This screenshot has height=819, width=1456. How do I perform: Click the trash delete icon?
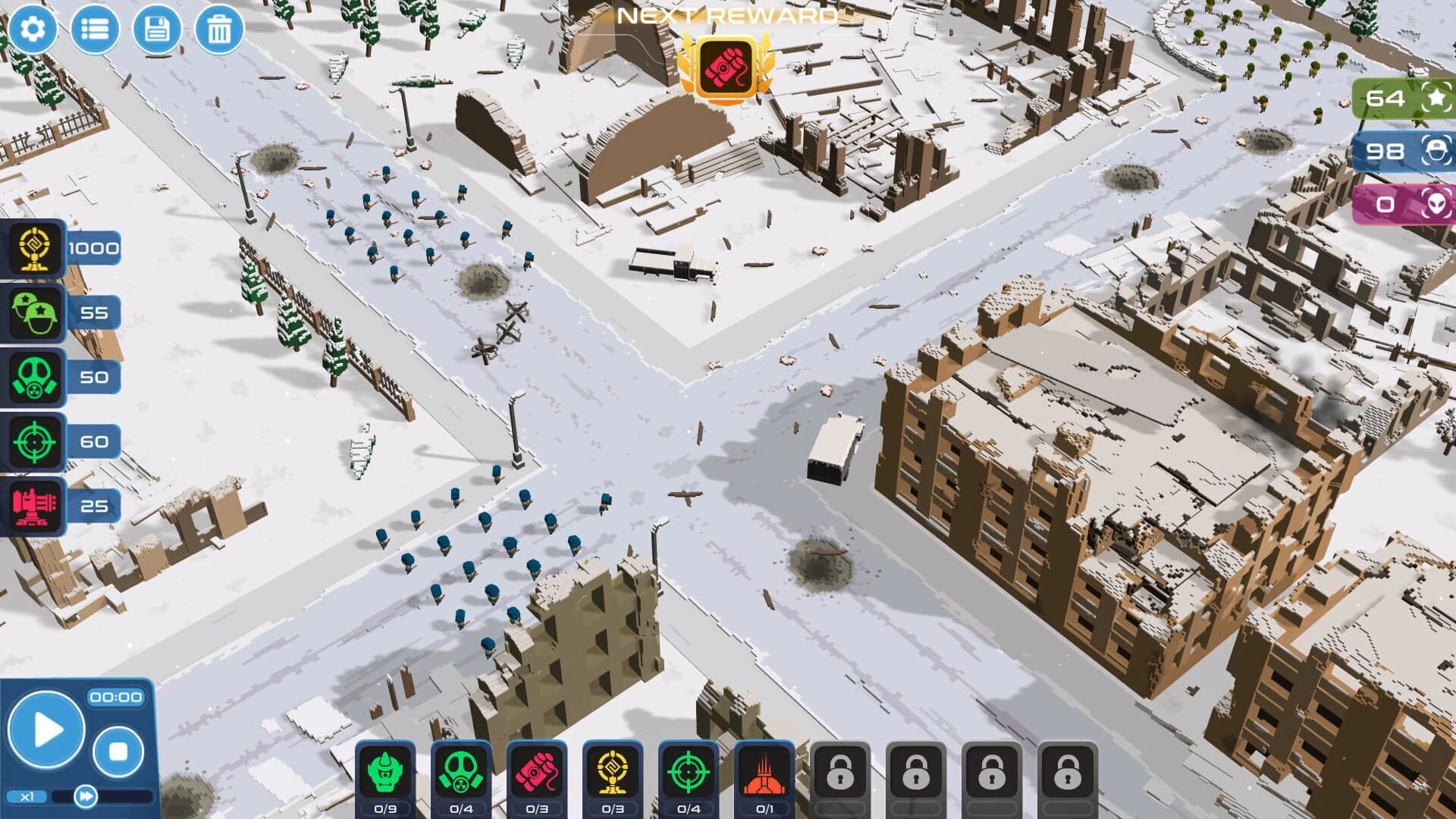click(x=218, y=29)
